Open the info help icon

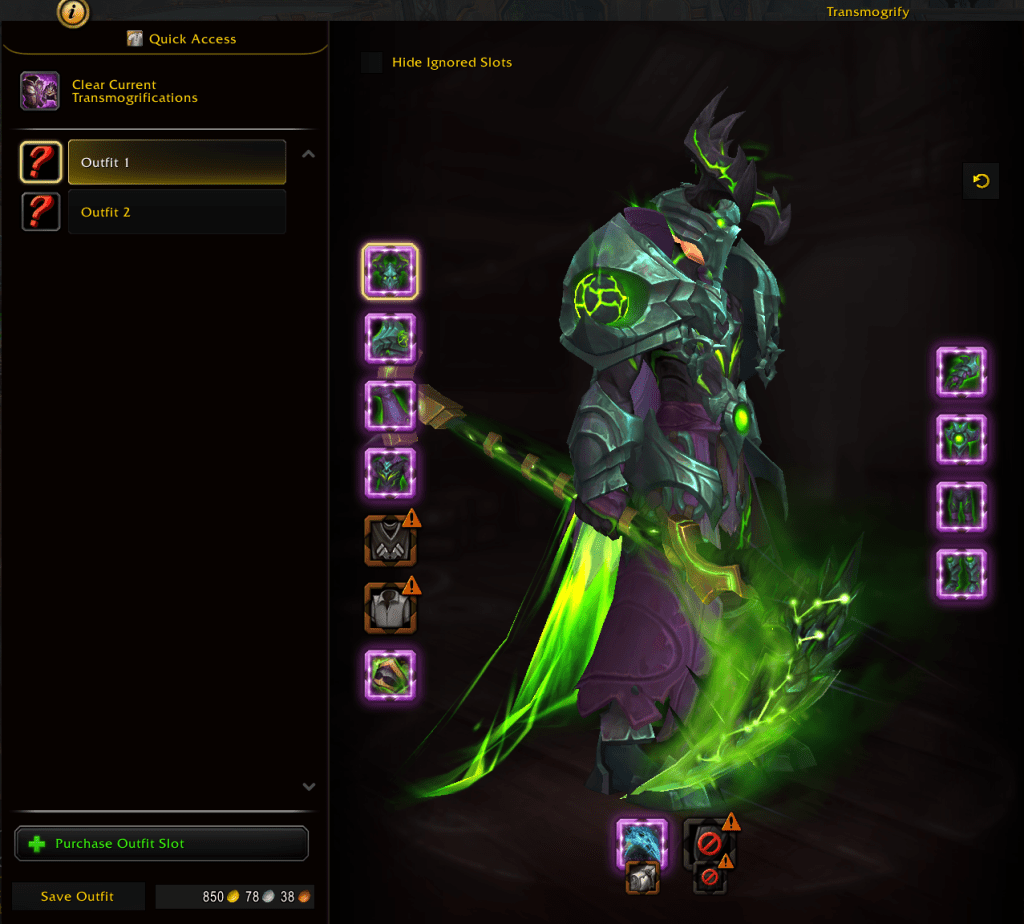tap(74, 13)
